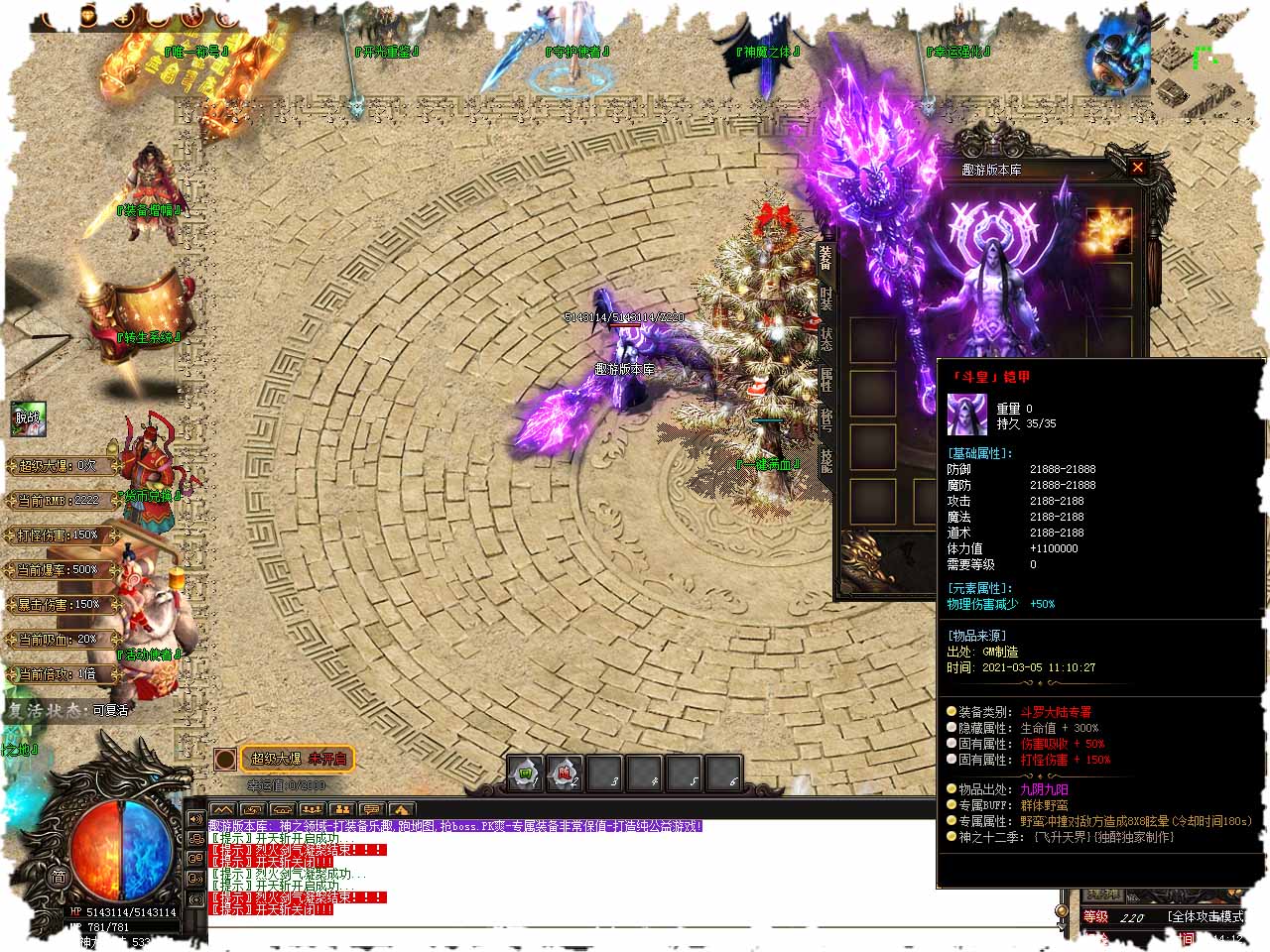Switch to the 属性 attributes tab
The height and width of the screenshot is (952, 1270).
point(825,378)
